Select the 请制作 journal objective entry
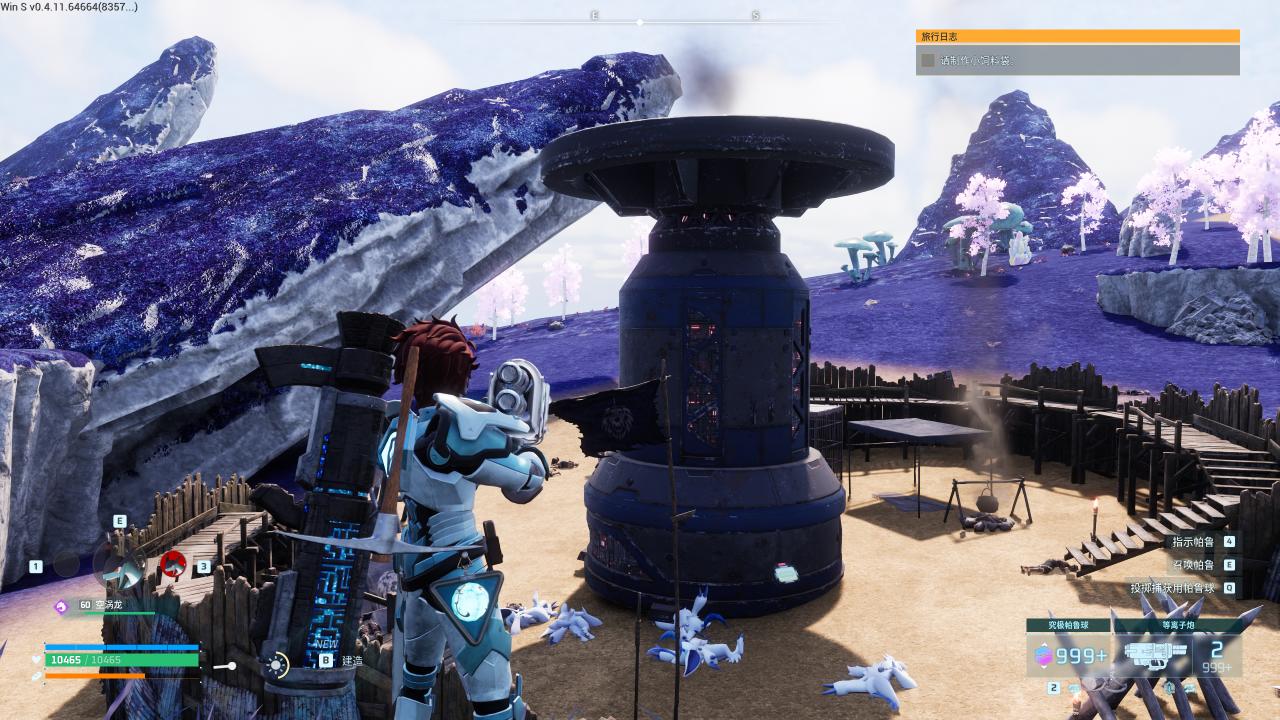The height and width of the screenshot is (720, 1280). click(1077, 60)
